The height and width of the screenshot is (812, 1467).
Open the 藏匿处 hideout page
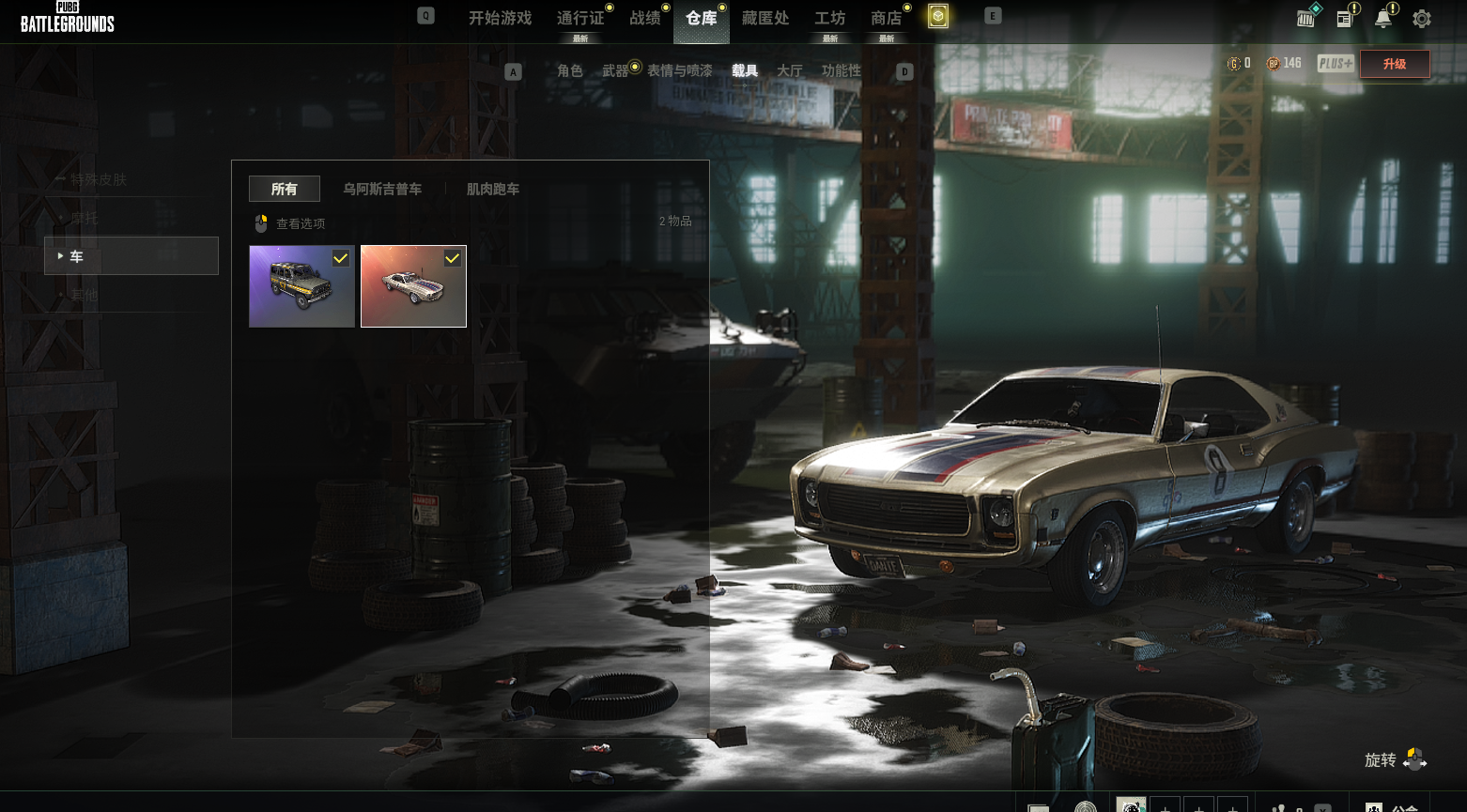click(x=765, y=19)
